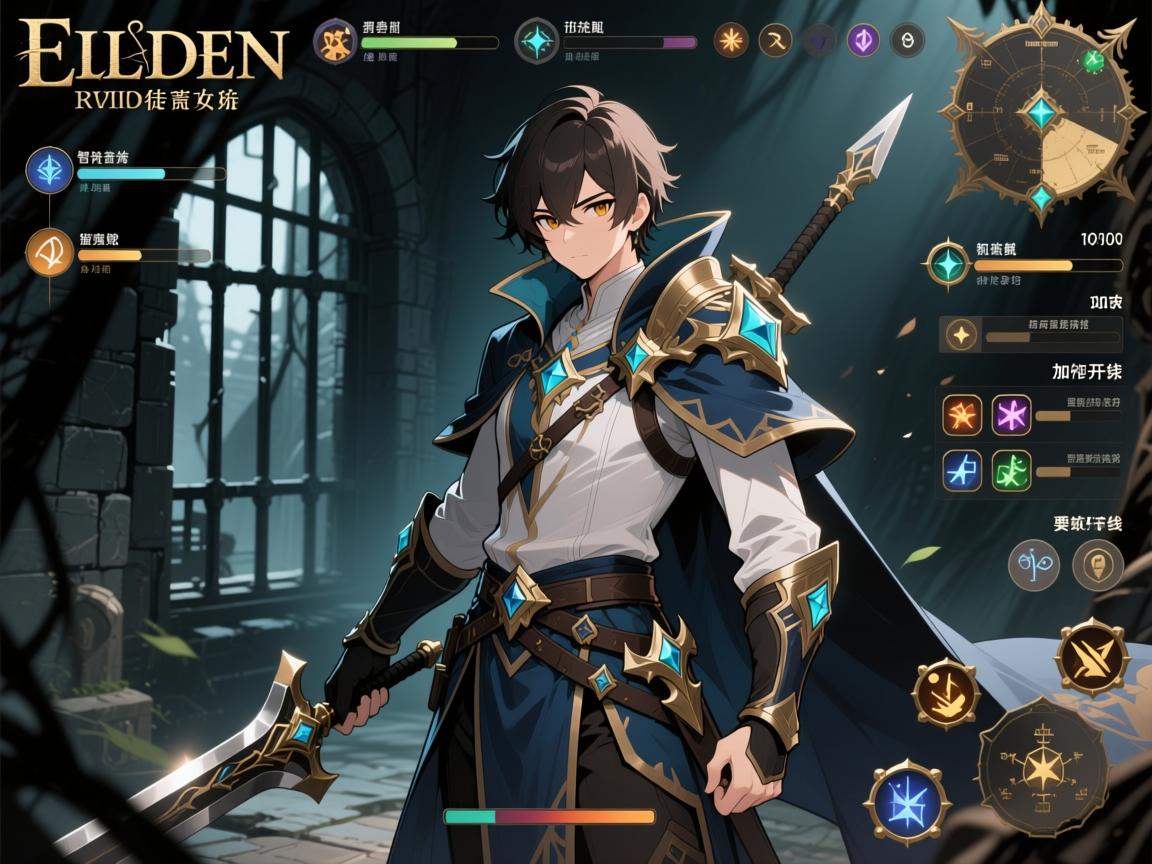Select the purple diamond rune icon
This screenshot has width=1152, height=864.
[x=863, y=41]
